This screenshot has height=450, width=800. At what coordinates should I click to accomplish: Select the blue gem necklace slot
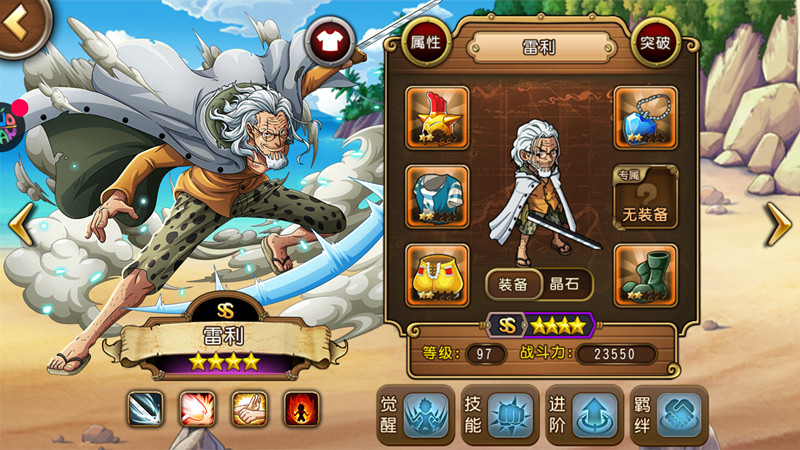coord(645,117)
